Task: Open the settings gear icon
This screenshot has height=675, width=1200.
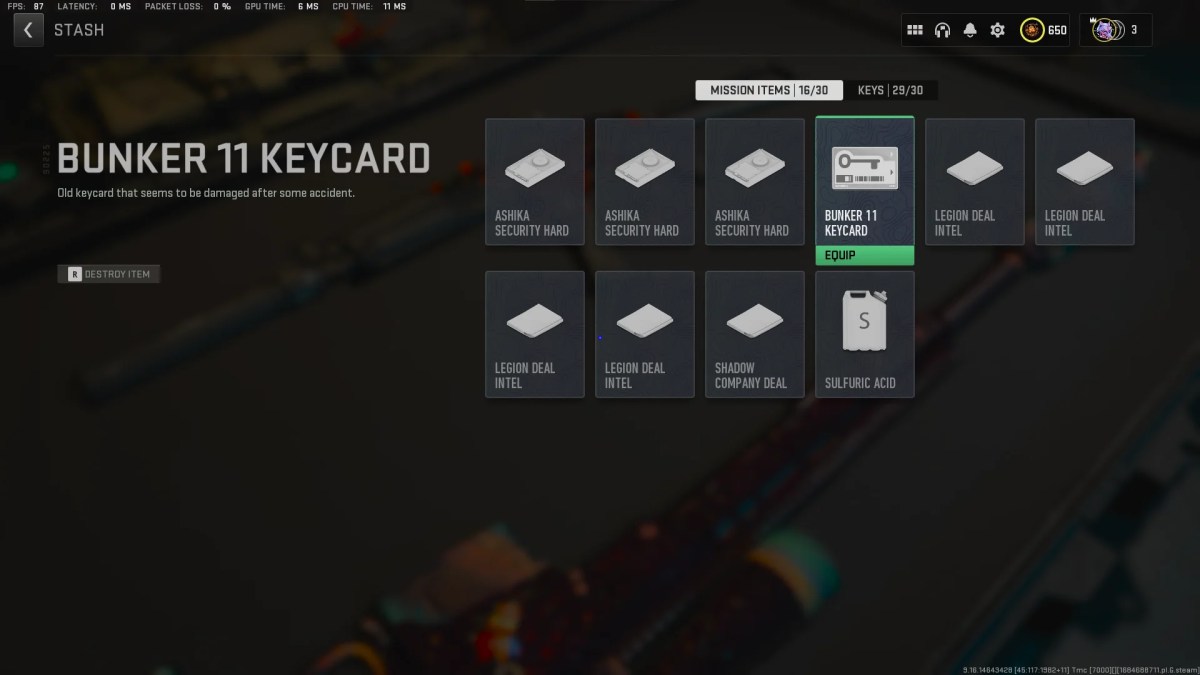Action: (997, 30)
